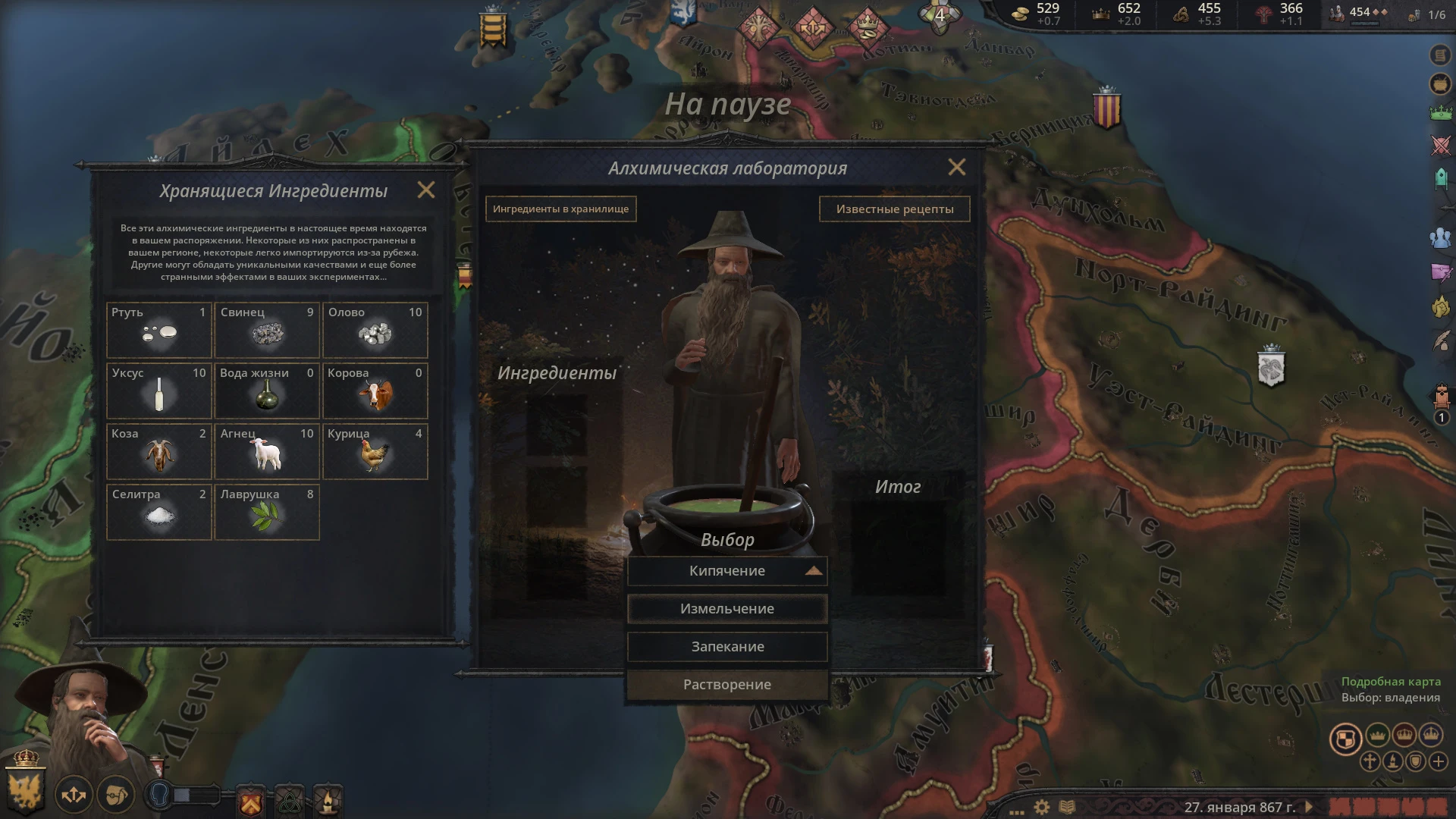Click the game speed bar beside the date

tap(1388, 808)
